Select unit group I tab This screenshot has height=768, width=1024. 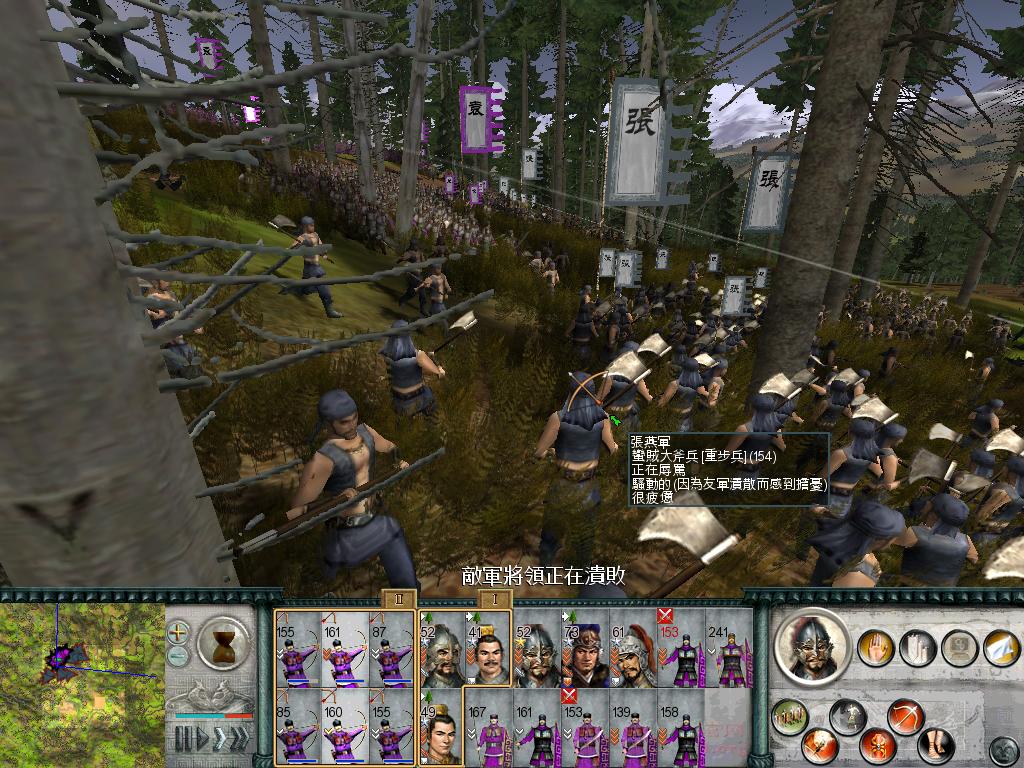click(x=493, y=598)
